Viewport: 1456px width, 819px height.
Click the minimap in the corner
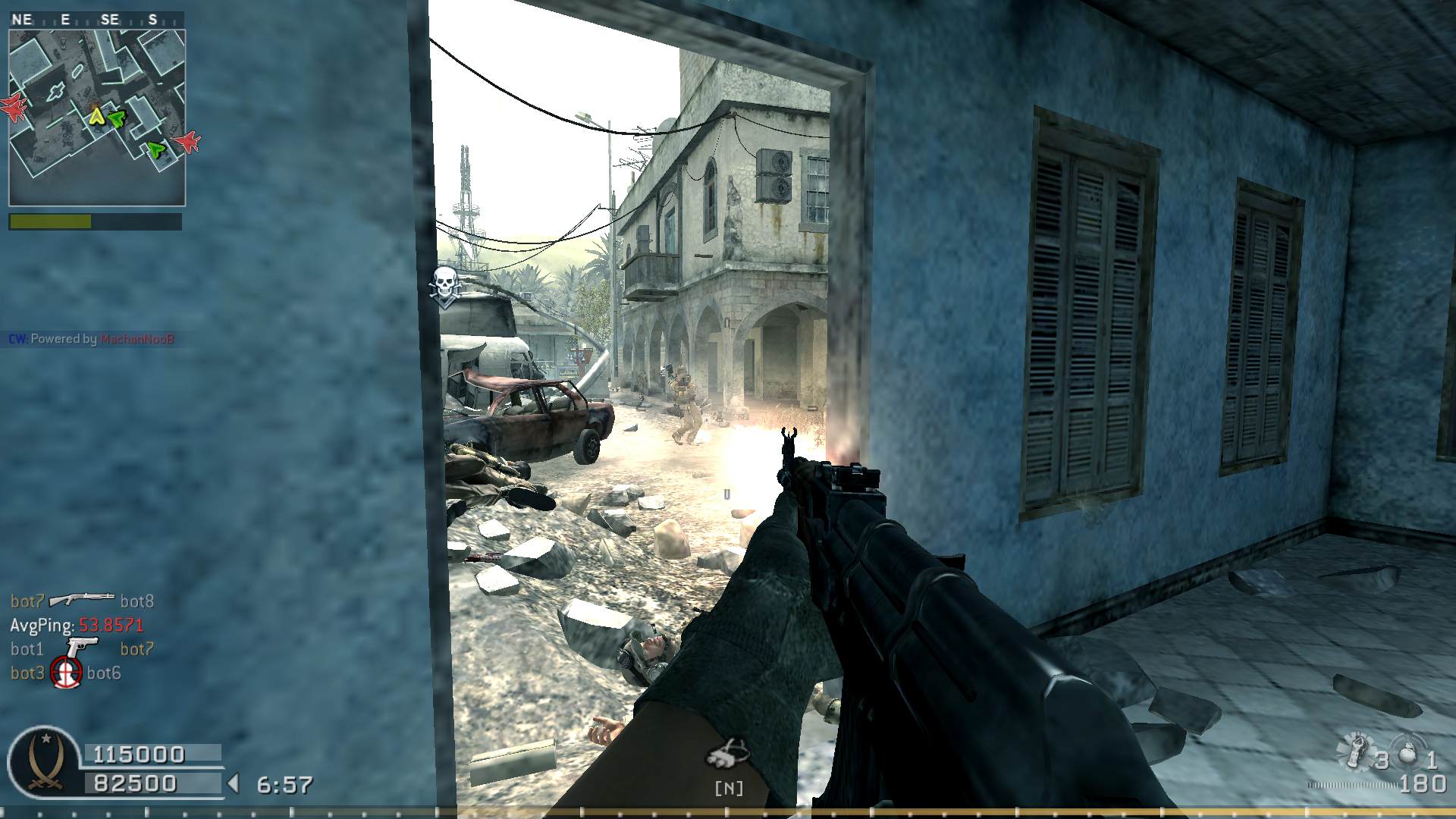point(97,118)
